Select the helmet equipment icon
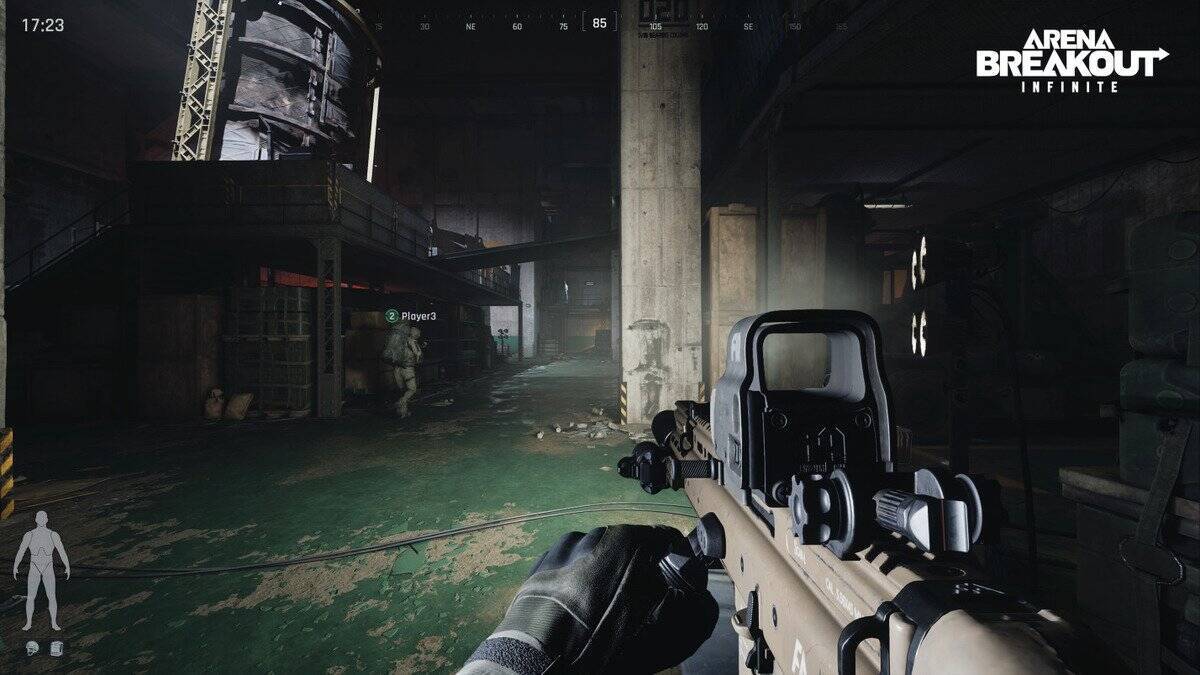1200x675 pixels. (x=33, y=648)
